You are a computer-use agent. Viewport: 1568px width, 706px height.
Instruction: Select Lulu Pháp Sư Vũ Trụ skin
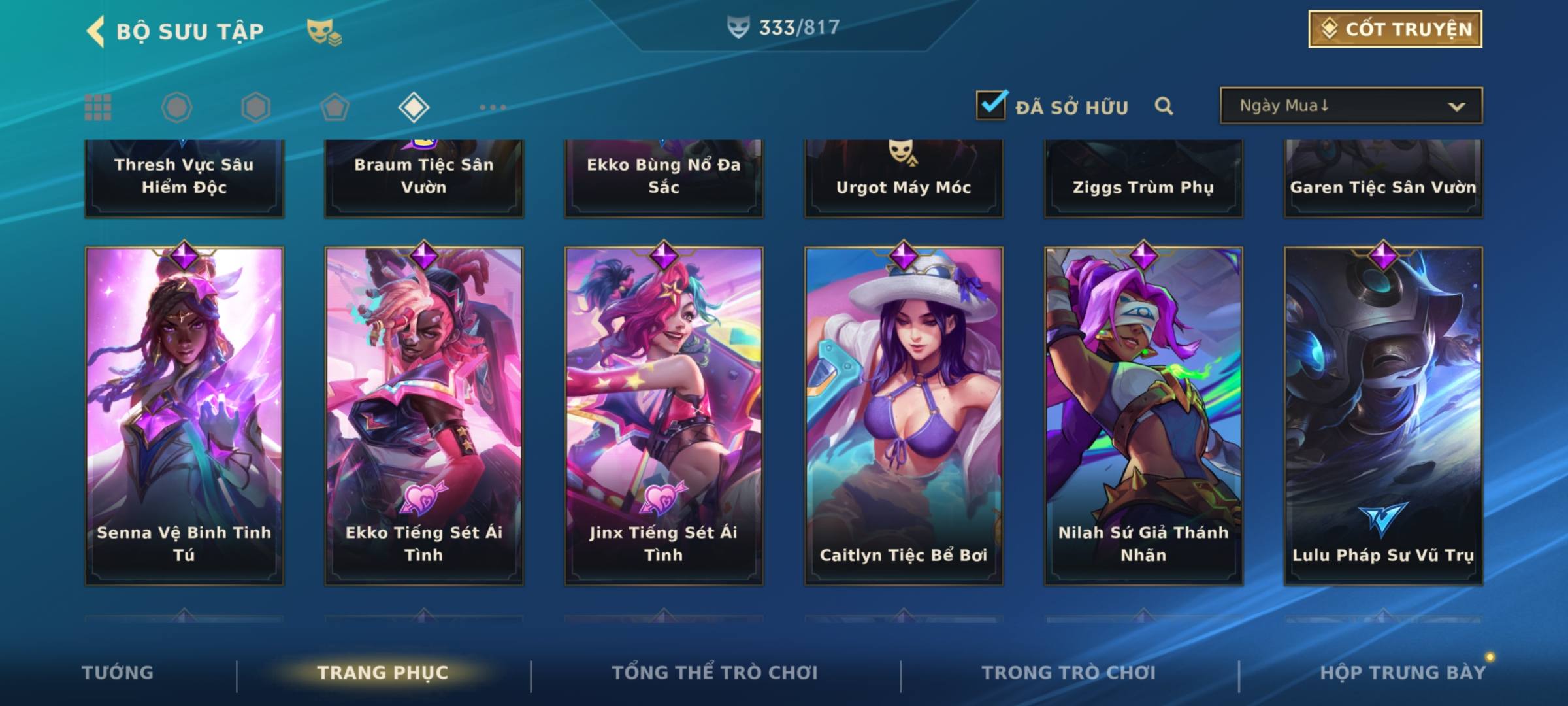point(1383,416)
